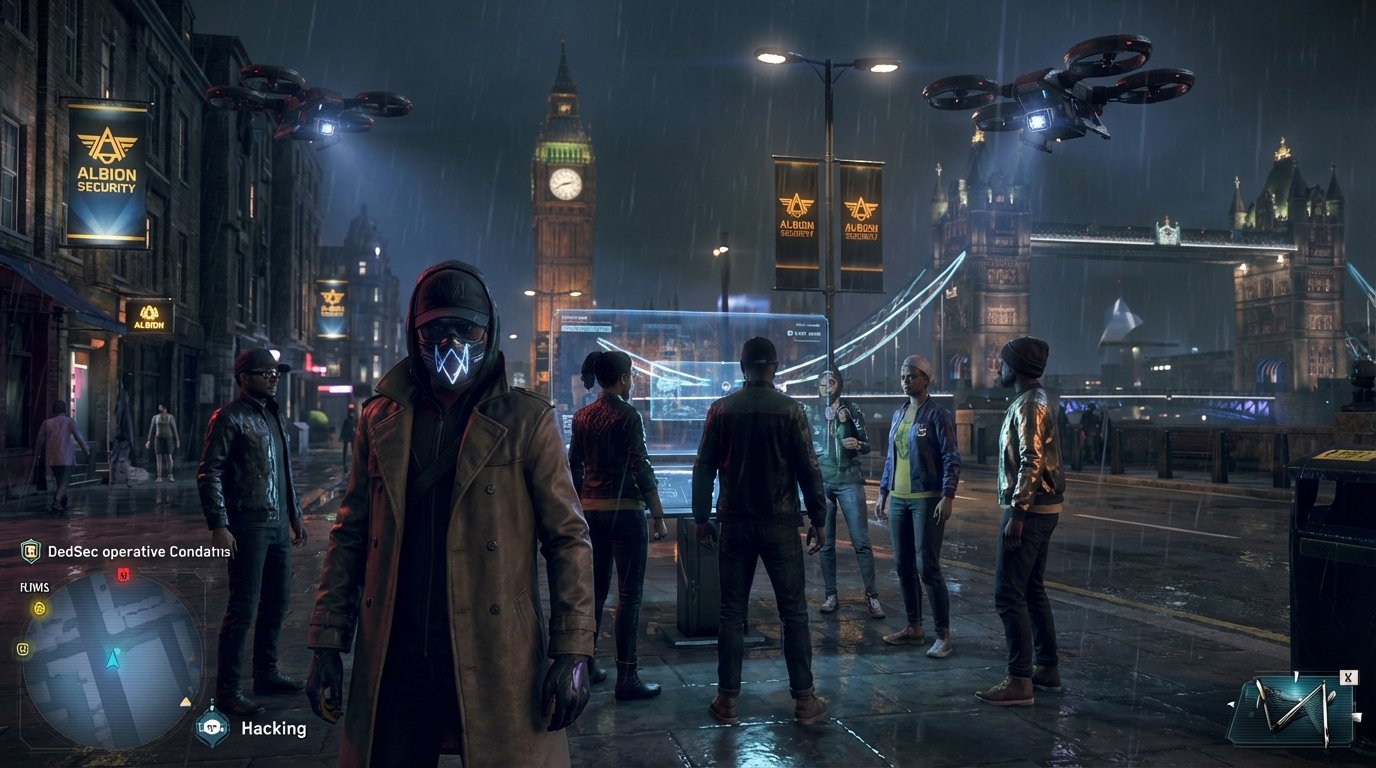Click the player arrow on the minimap
This screenshot has width=1376, height=768.
coord(112,660)
